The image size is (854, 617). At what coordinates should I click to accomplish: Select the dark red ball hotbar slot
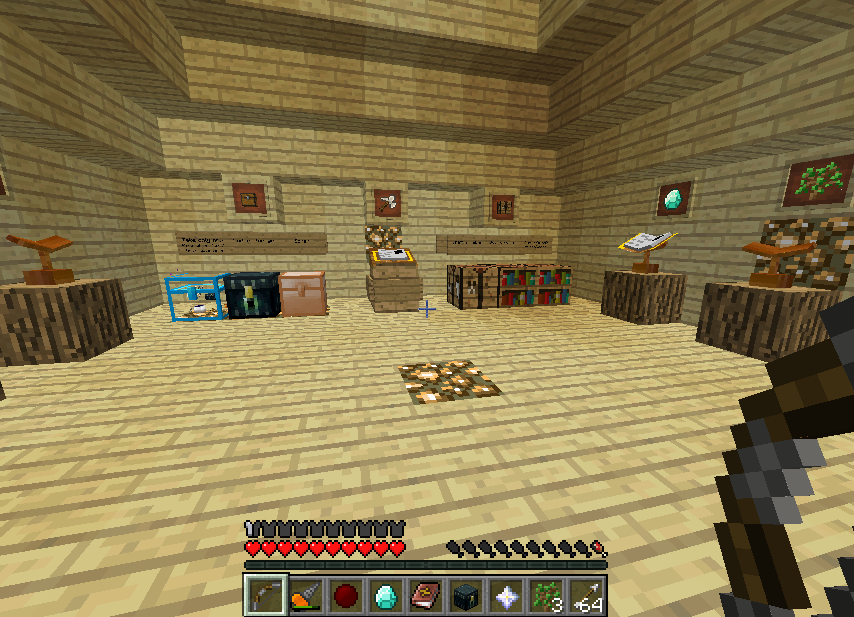346,596
